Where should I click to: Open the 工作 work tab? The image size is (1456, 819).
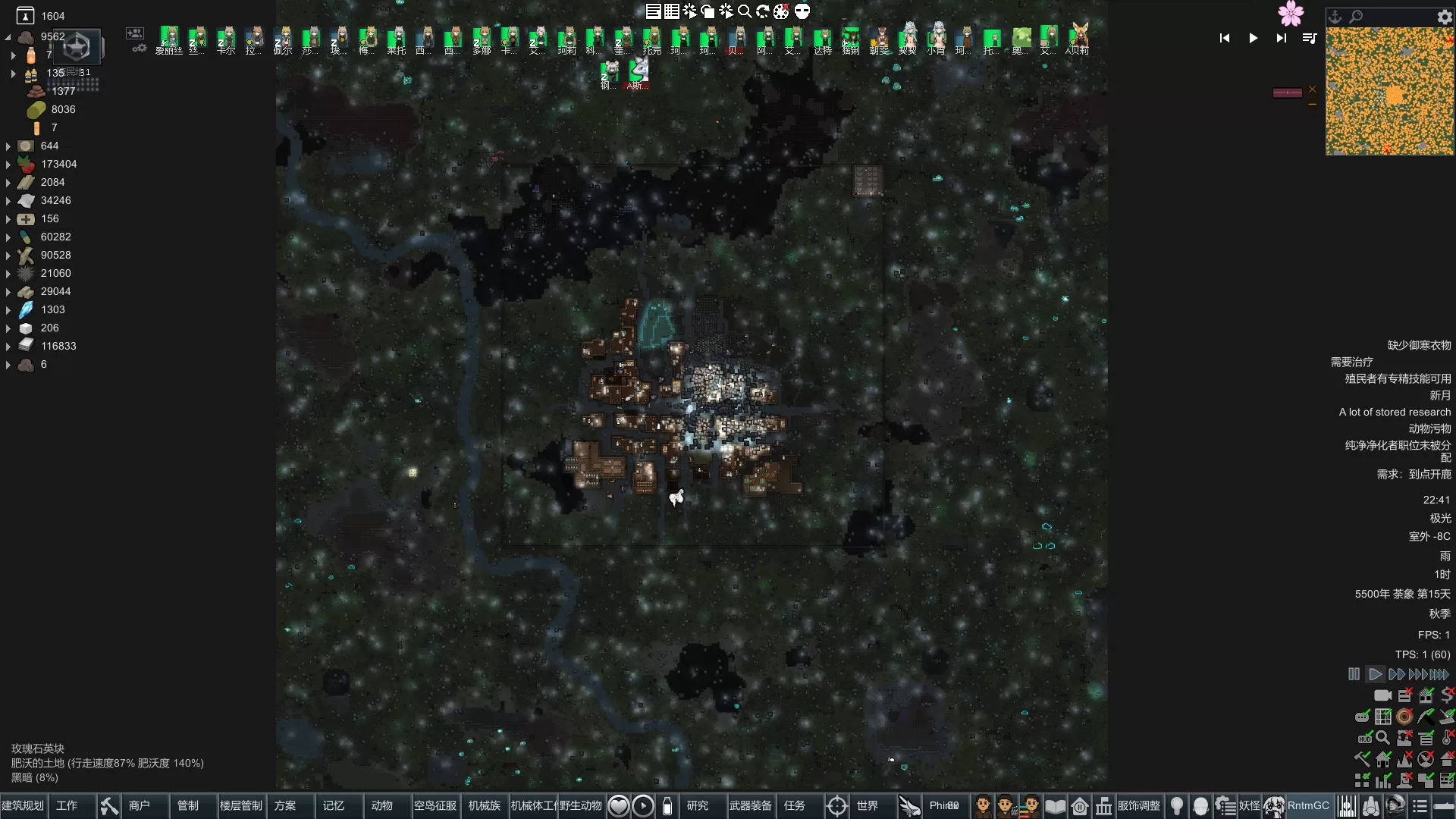pos(67,805)
